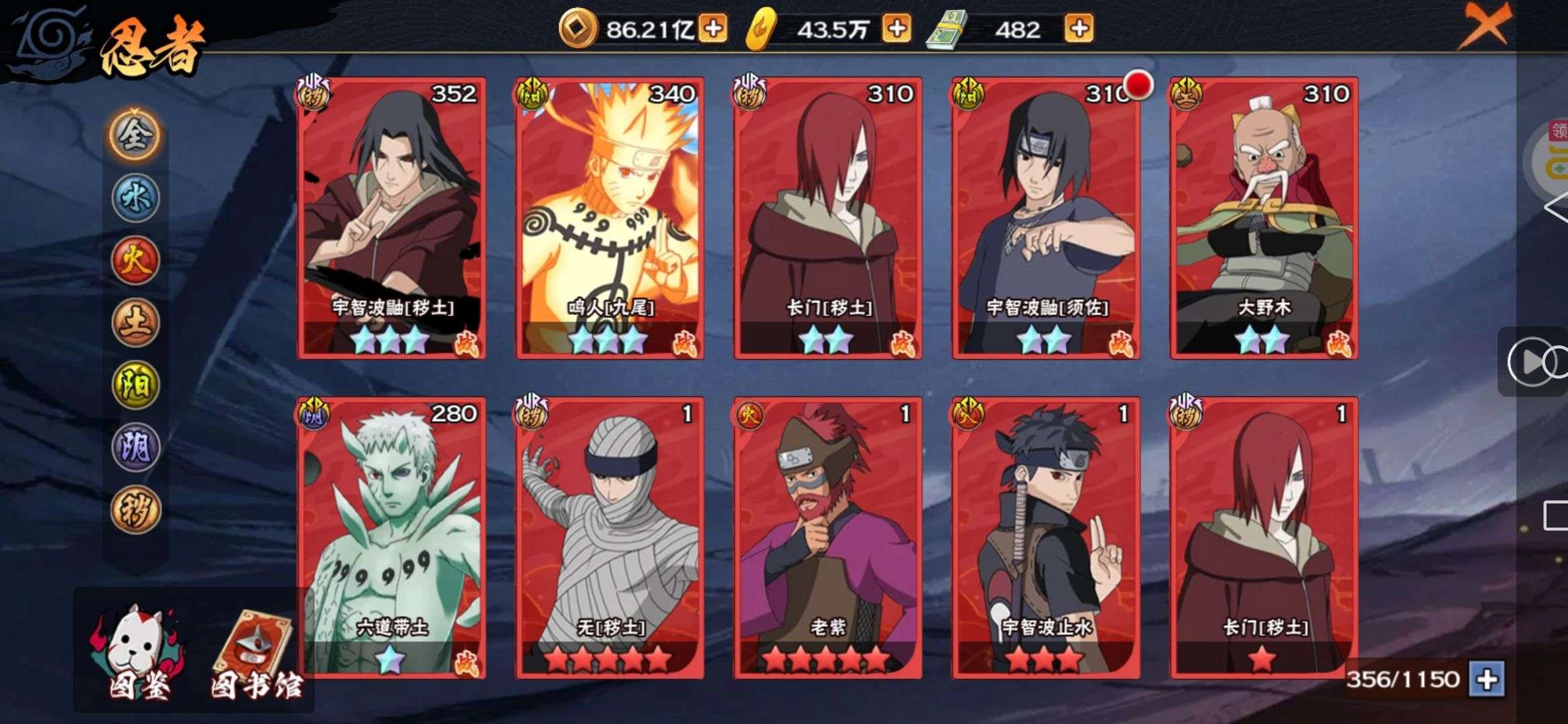
Task: Show all ninjas with the 全 filter
Action: tap(135, 135)
